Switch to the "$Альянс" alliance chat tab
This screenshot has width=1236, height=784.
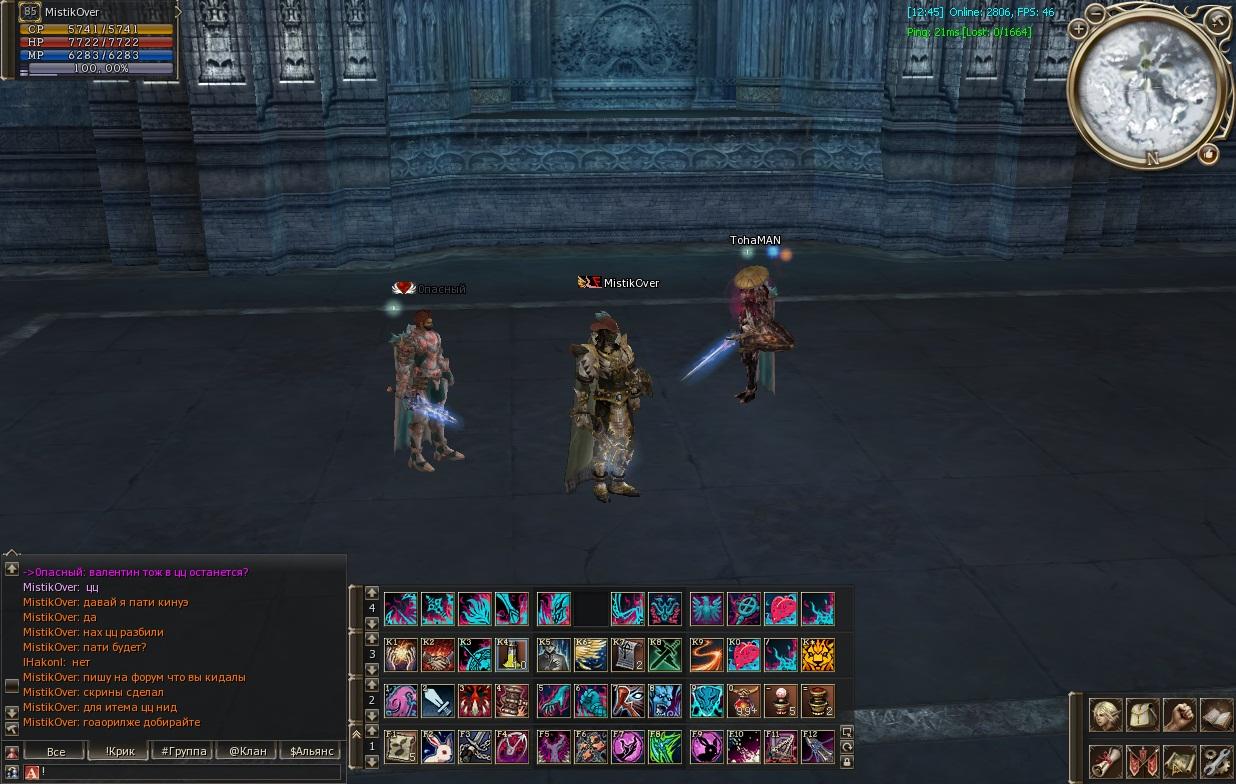(x=311, y=751)
